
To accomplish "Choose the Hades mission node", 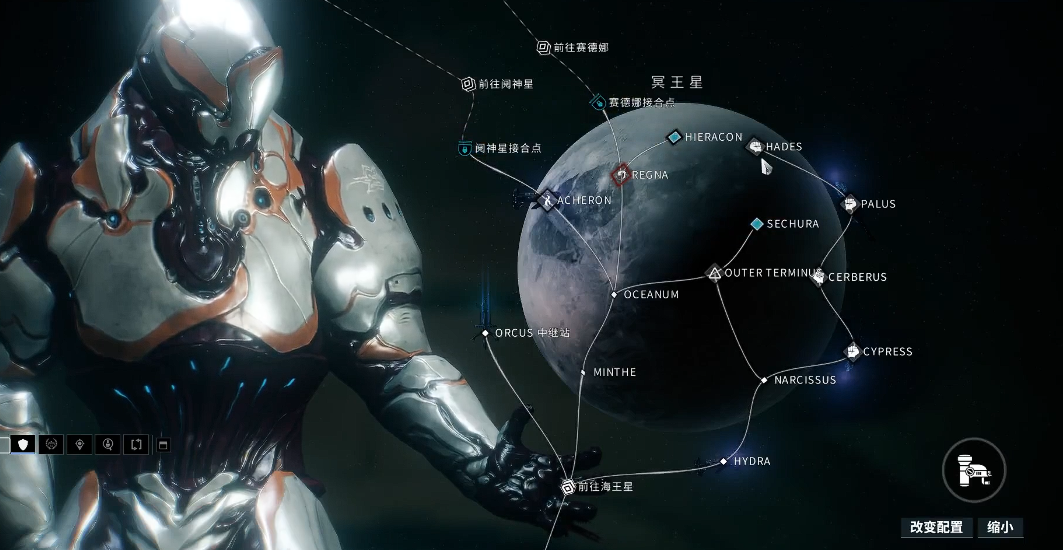I will pos(756,147).
